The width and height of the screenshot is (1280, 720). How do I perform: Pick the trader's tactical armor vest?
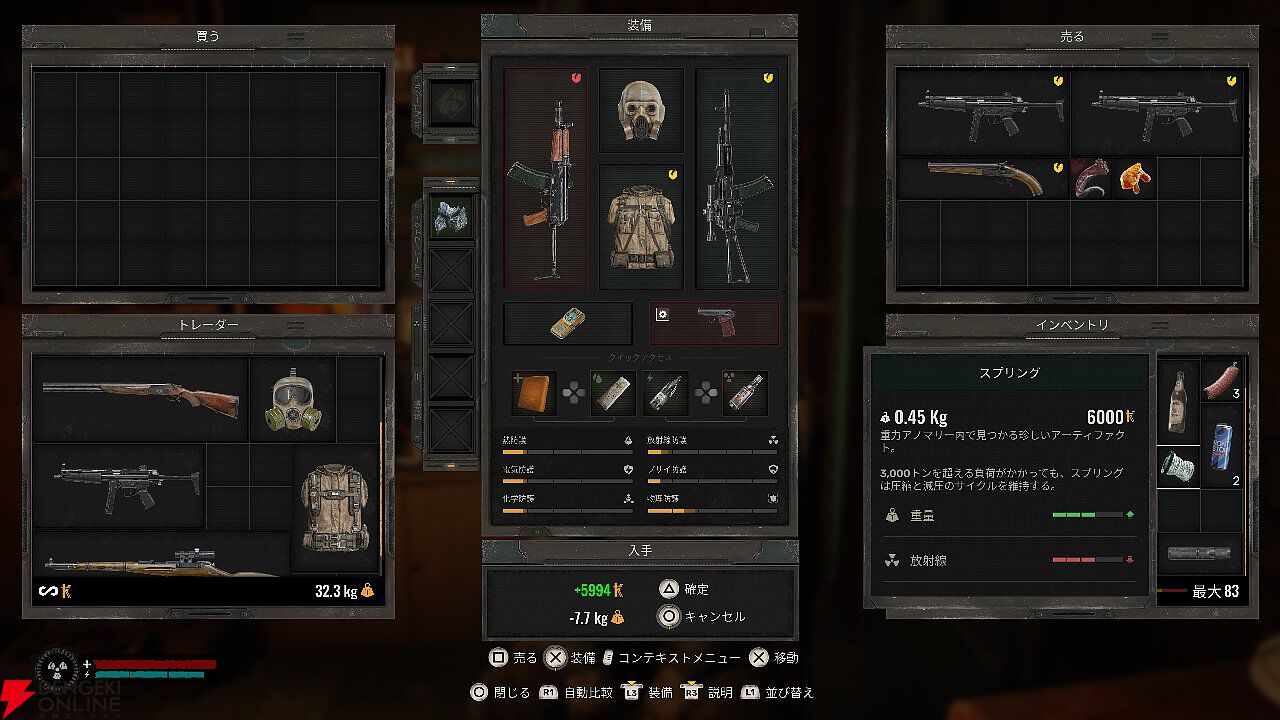pyautogui.click(x=336, y=509)
